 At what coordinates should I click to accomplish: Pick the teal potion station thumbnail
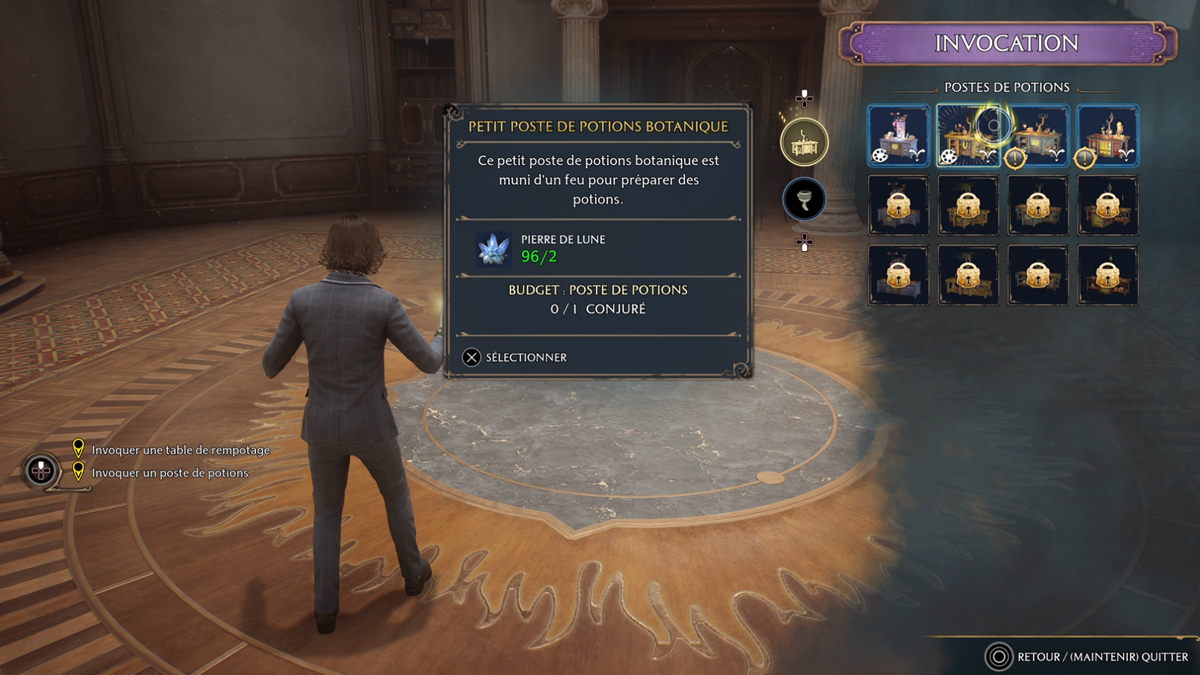pyautogui.click(x=1037, y=136)
